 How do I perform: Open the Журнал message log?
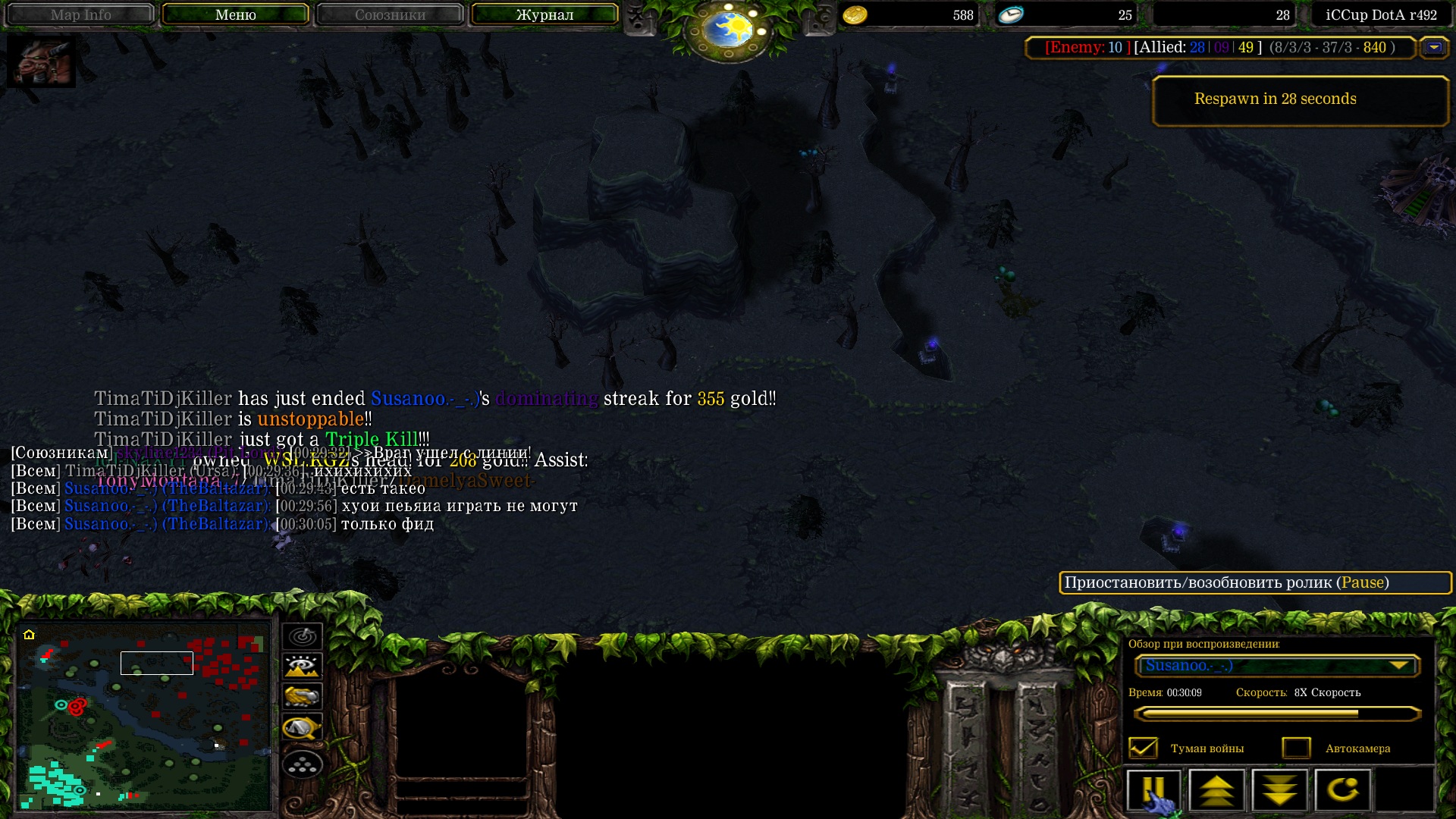[x=544, y=14]
